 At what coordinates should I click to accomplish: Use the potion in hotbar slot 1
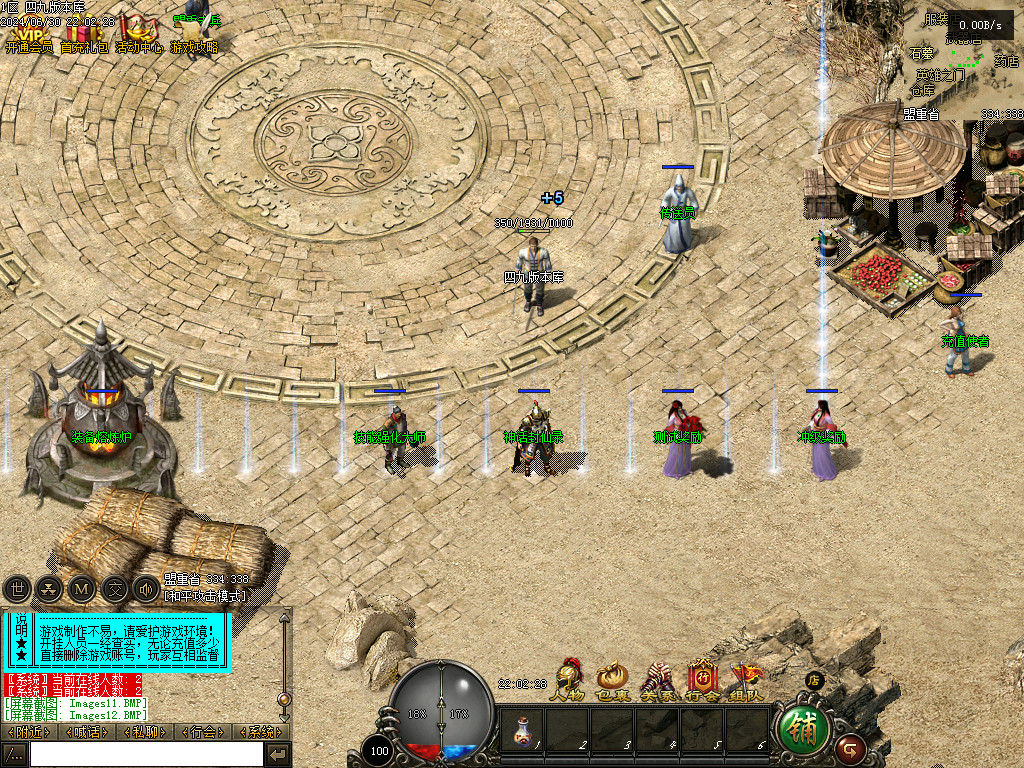tap(522, 731)
